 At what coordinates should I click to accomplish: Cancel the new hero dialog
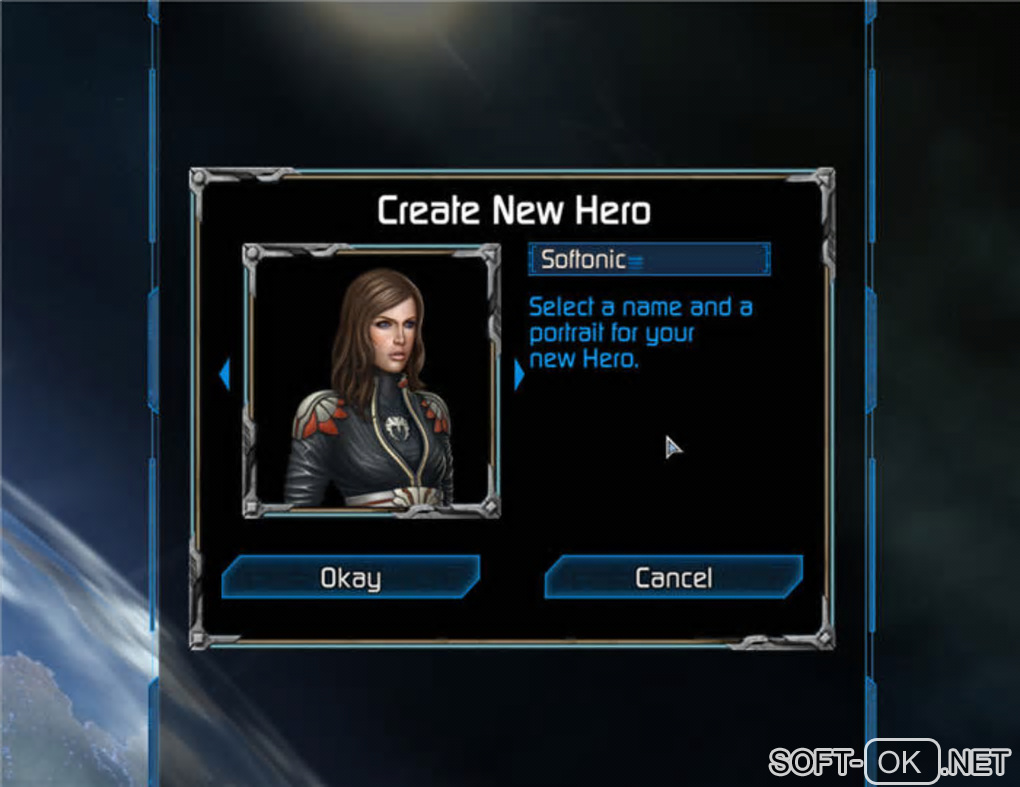pos(673,577)
